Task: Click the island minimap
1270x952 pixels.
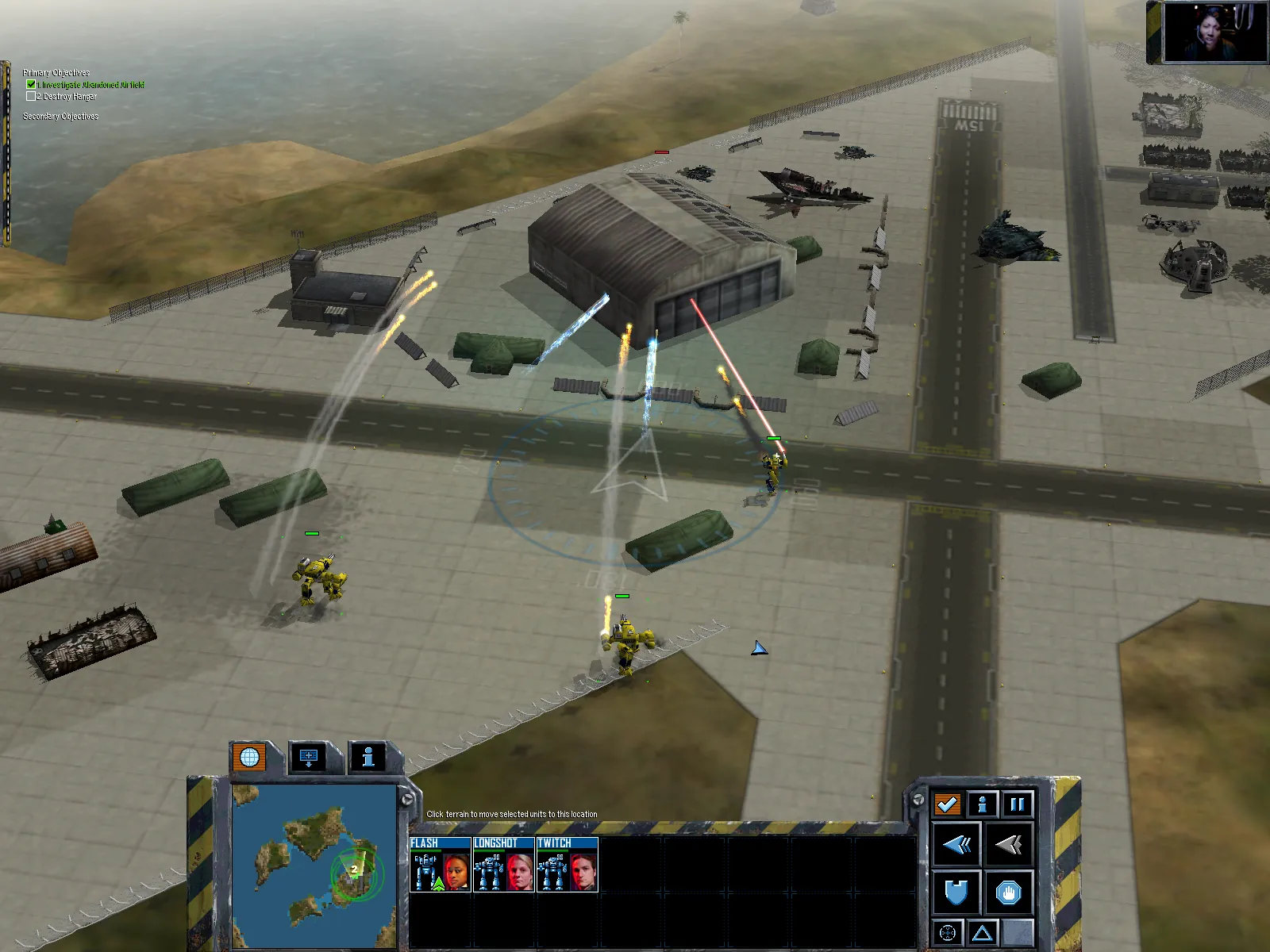Action: 314,865
